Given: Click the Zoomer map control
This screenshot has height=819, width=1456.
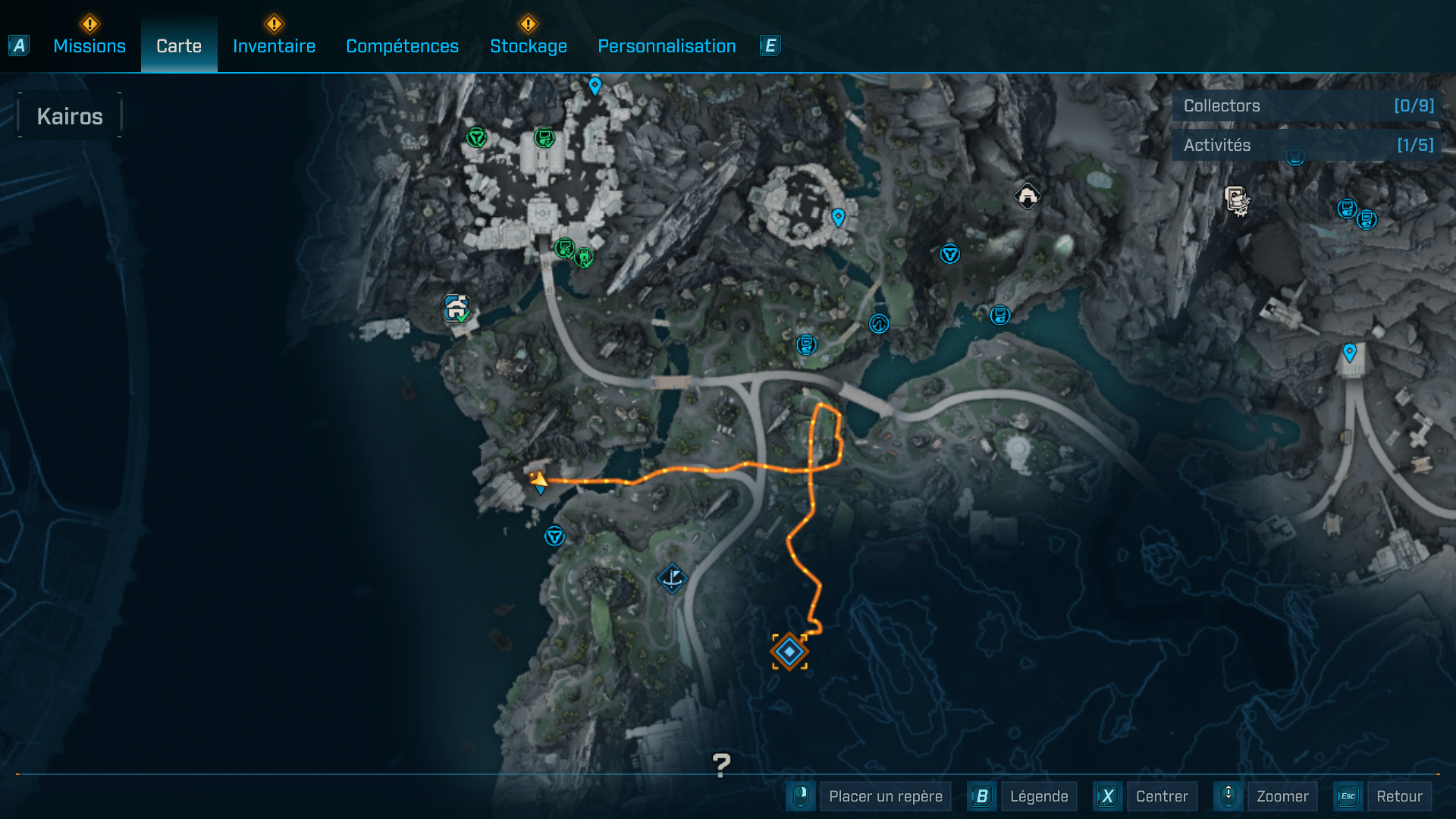Looking at the screenshot, I should pyautogui.click(x=1282, y=796).
